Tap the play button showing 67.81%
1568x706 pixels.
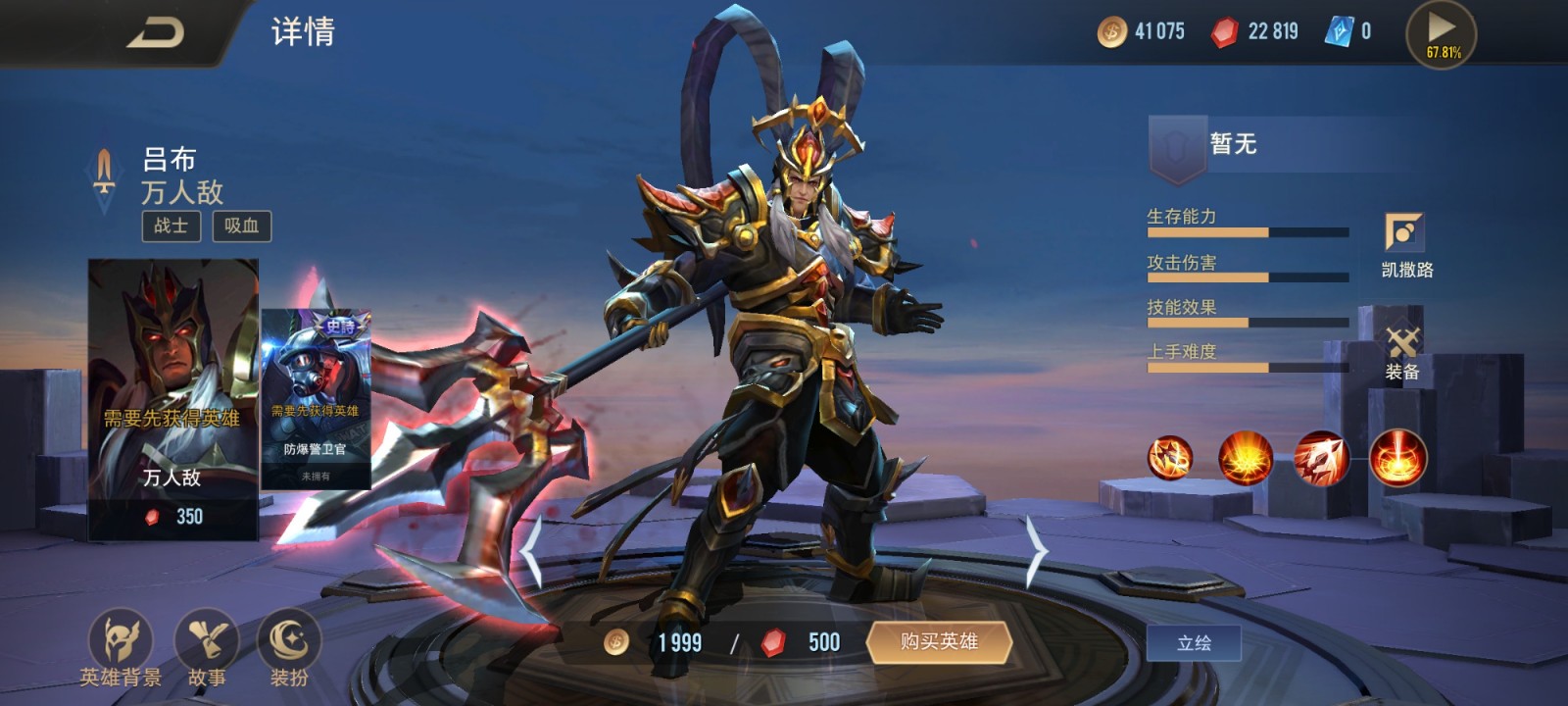(x=1442, y=34)
